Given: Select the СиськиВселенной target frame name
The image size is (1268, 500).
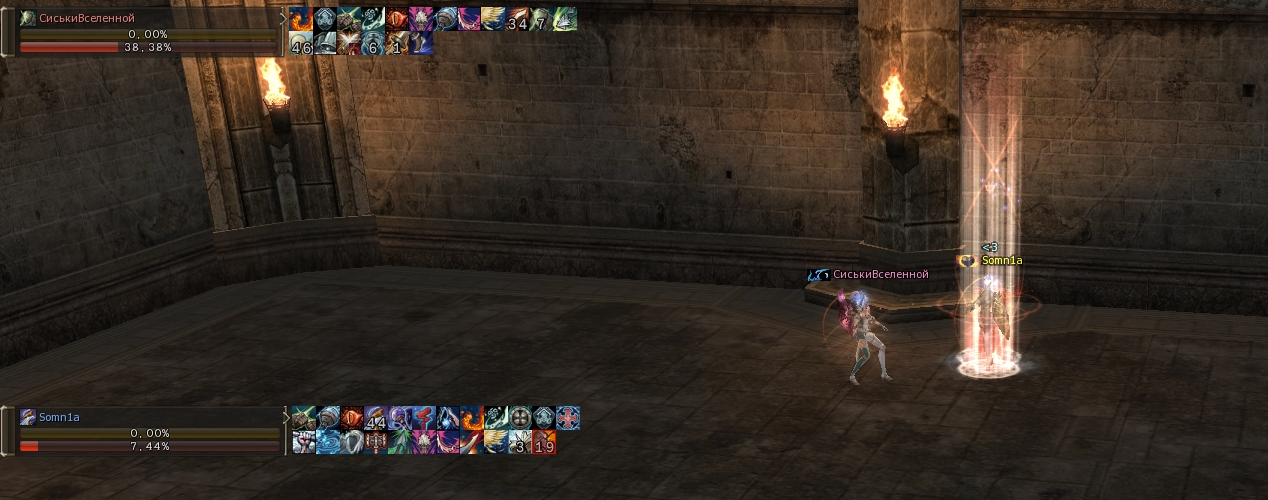Looking at the screenshot, I should pos(87,18).
